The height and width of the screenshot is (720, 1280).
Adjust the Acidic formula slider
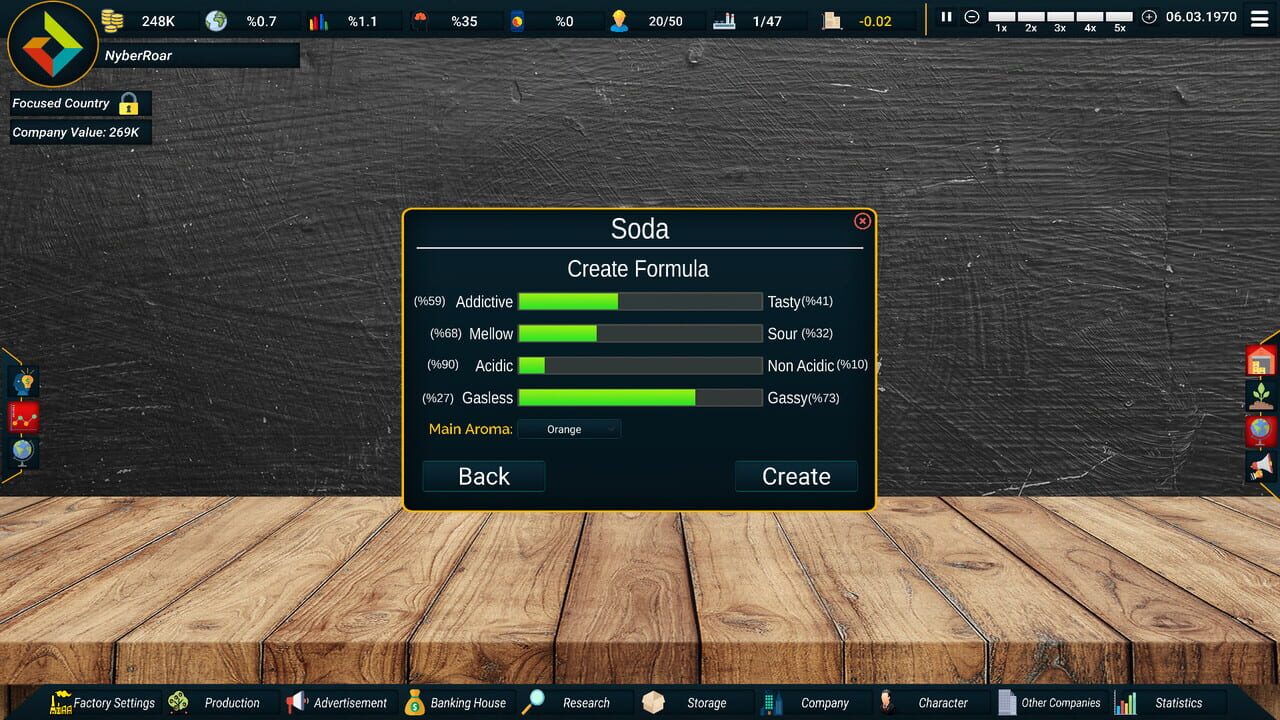640,365
